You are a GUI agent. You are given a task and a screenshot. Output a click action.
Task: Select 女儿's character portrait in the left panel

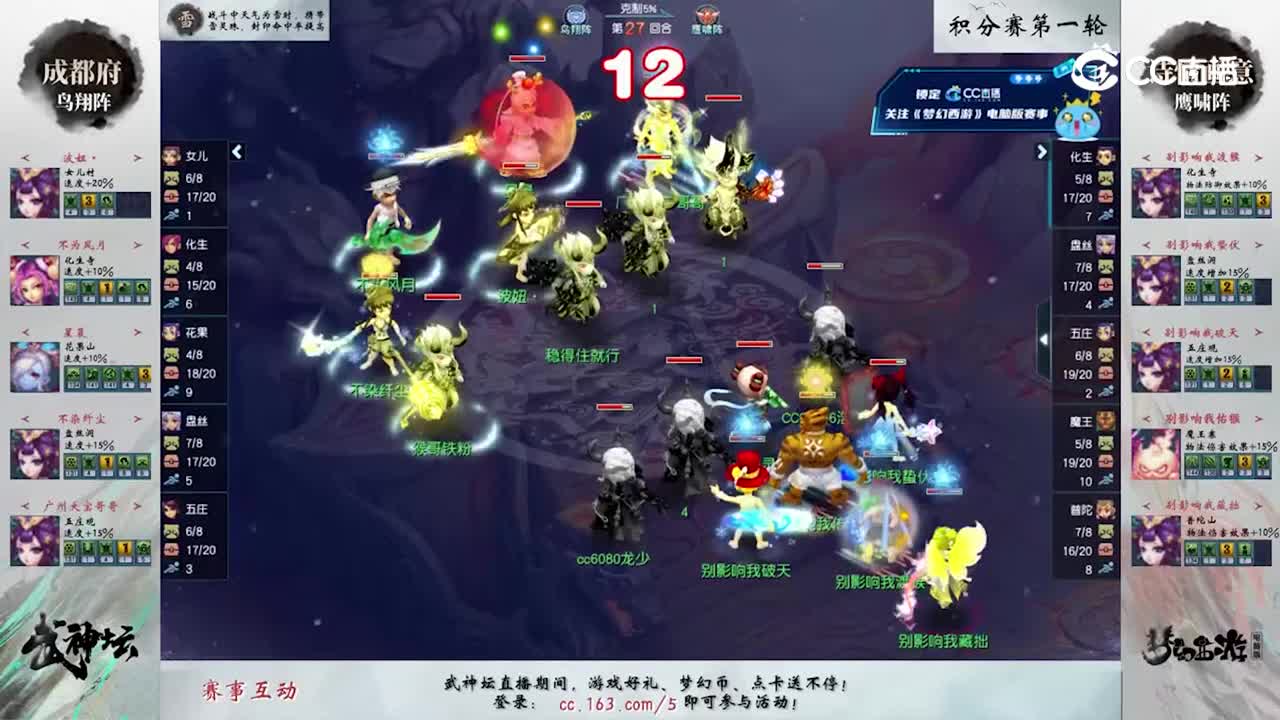pyautogui.click(x=170, y=155)
